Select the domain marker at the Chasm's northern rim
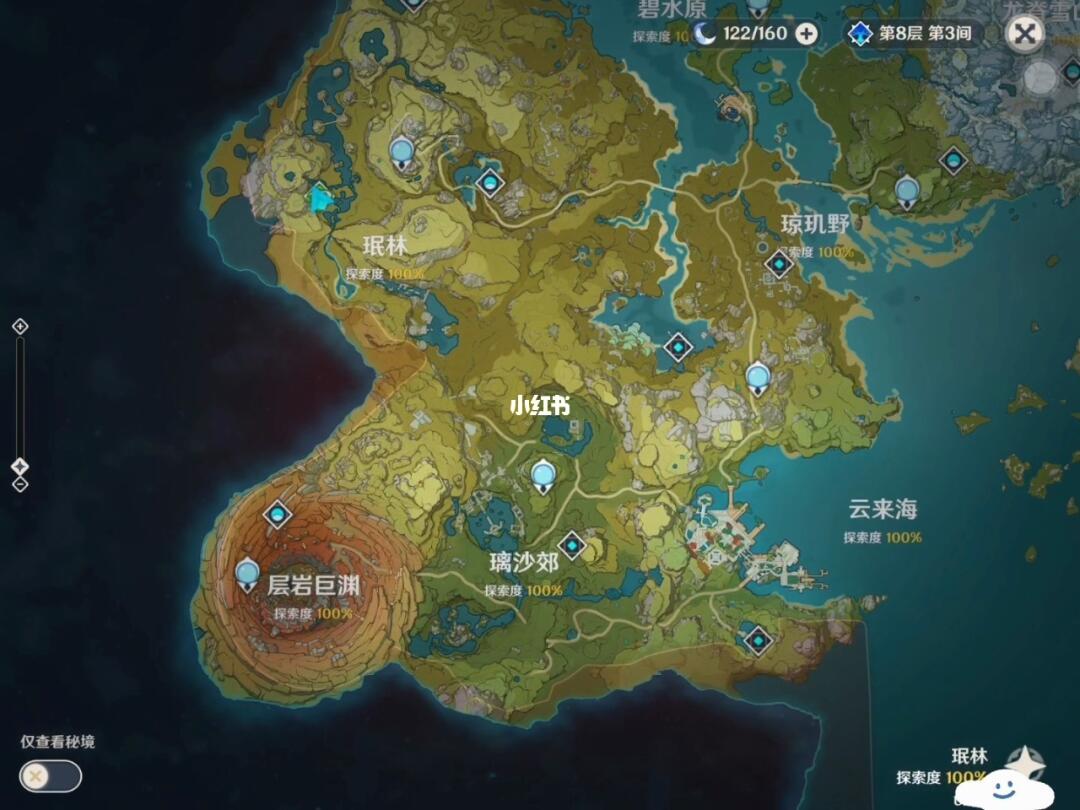The width and height of the screenshot is (1080, 810). pos(277,515)
